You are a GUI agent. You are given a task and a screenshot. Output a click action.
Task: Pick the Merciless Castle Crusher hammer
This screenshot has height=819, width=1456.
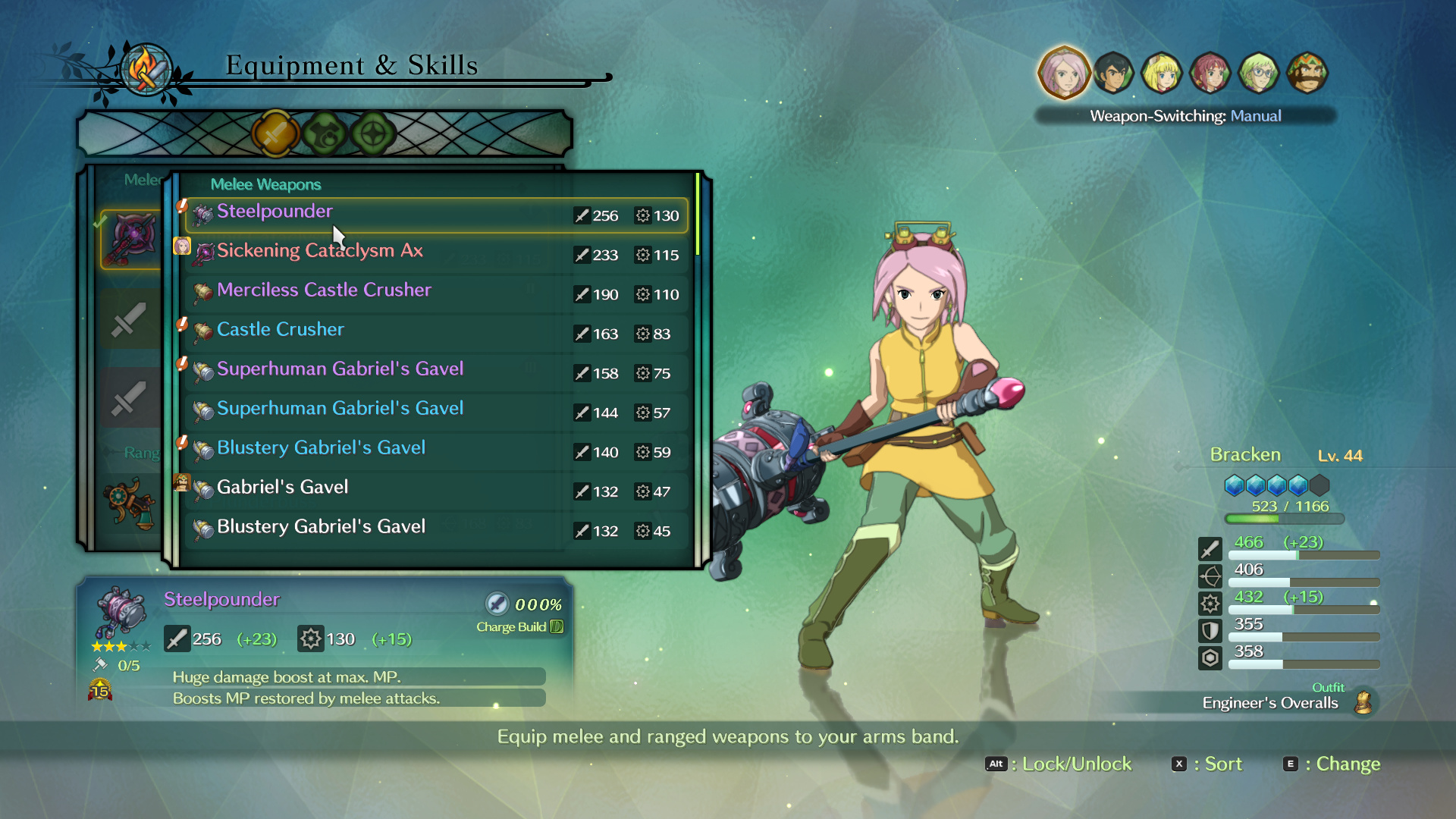click(436, 294)
